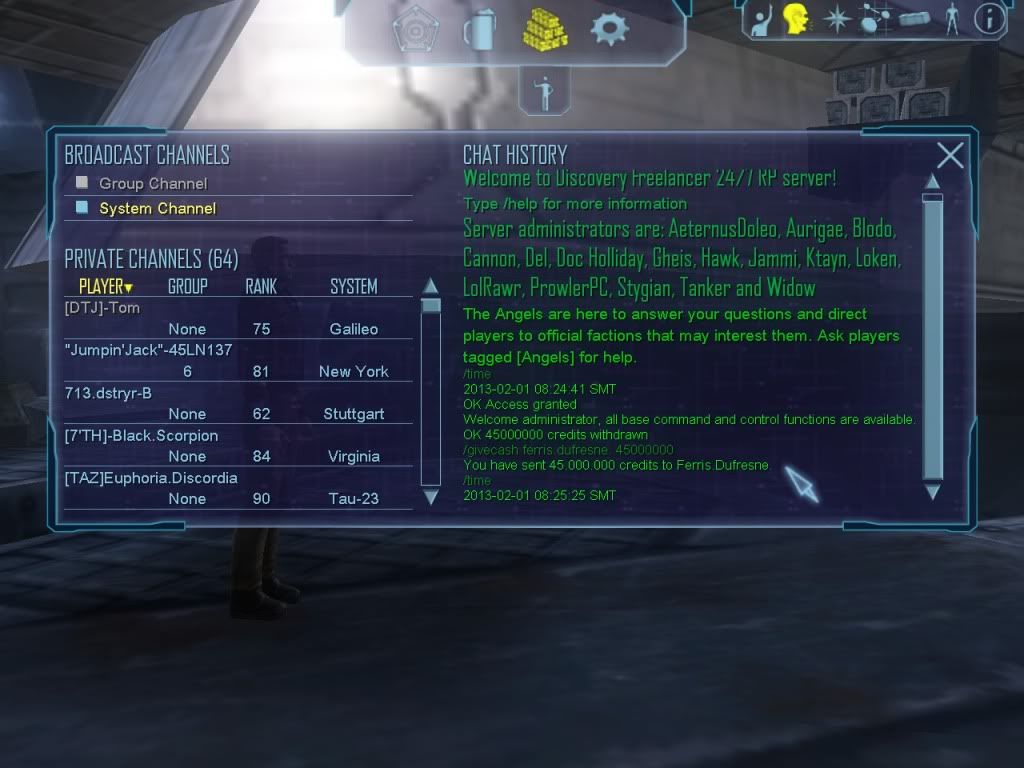The width and height of the screenshot is (1024, 768).
Task: Select the Group Channel broadcast option
Action: (x=152, y=184)
